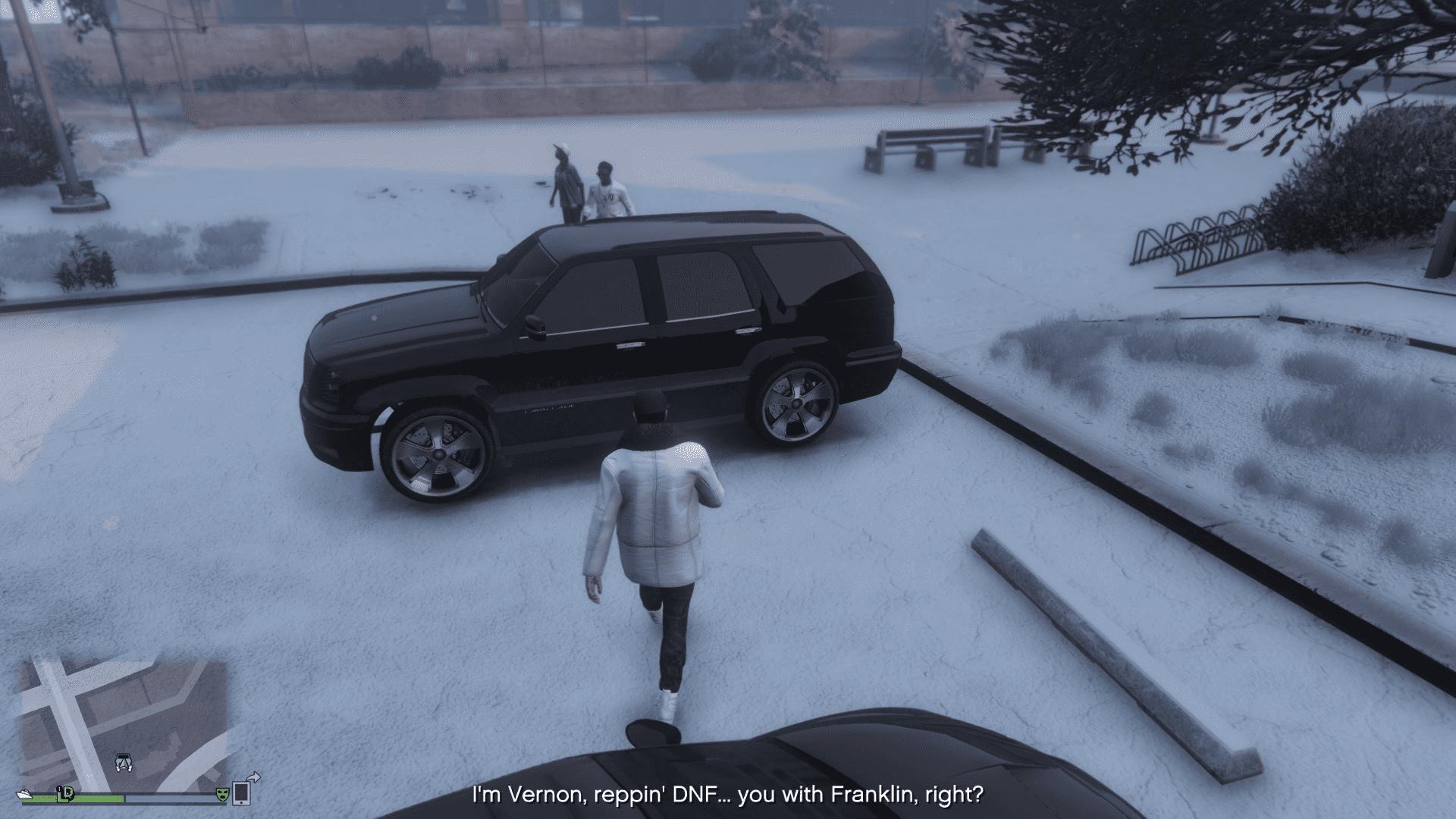Click the player vehicle marker on the minimap

click(x=124, y=763)
